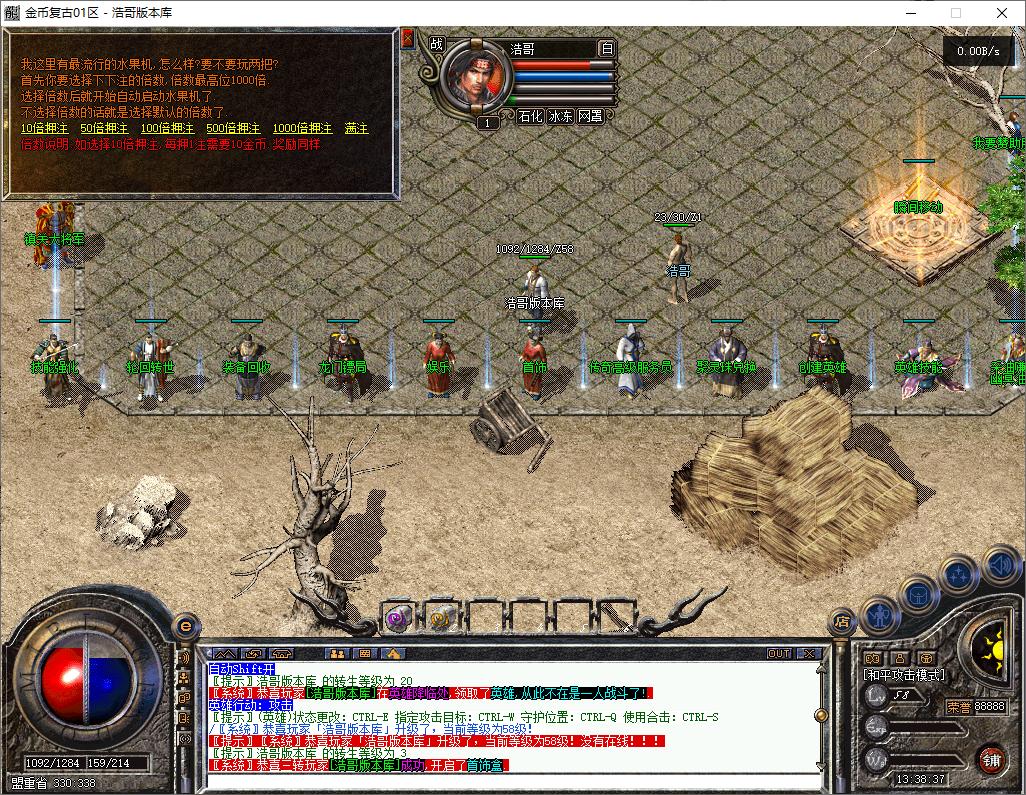Toggle the 冰冻 status button
This screenshot has height=795, width=1026.
point(561,116)
